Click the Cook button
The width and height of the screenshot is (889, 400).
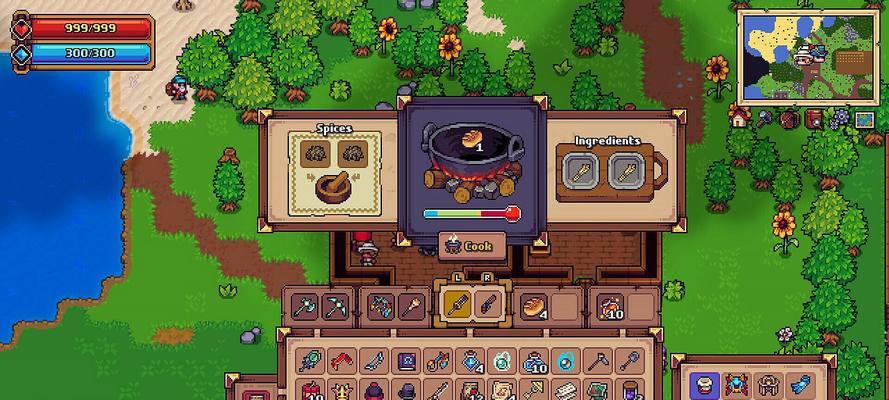[472, 245]
